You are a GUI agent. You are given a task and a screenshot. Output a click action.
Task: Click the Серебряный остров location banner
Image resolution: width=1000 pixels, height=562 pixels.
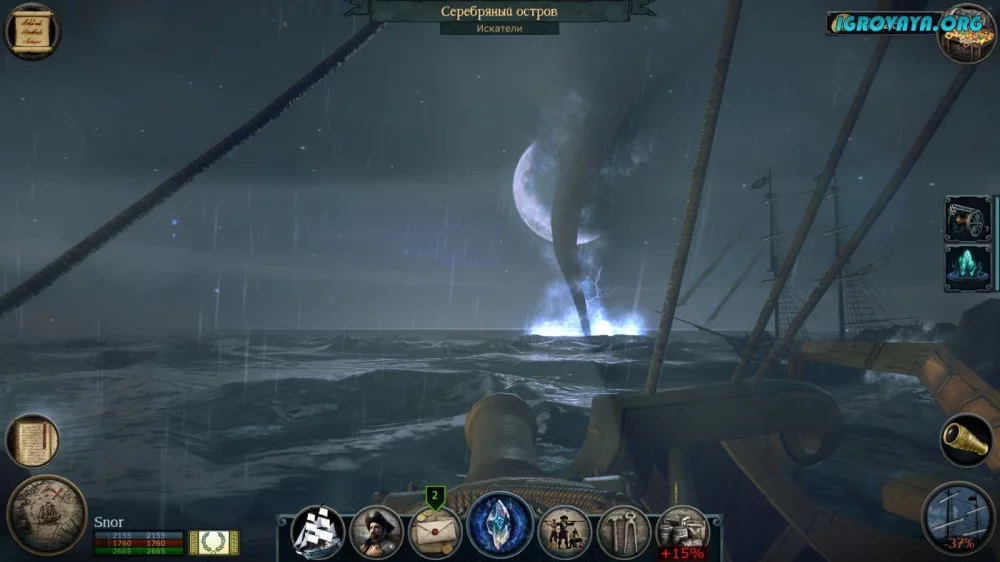[500, 12]
